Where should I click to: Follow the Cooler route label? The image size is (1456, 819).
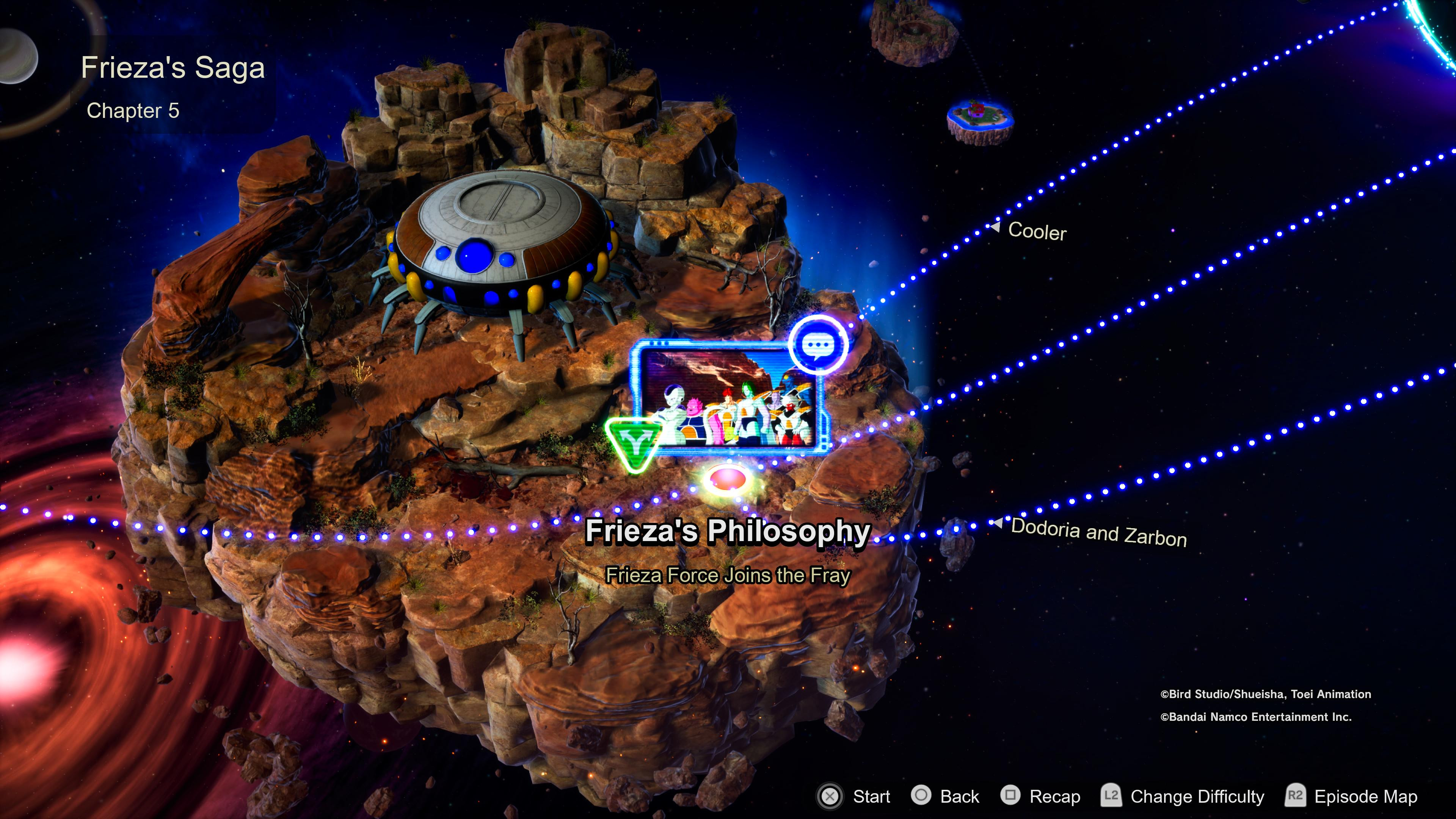(x=1037, y=231)
